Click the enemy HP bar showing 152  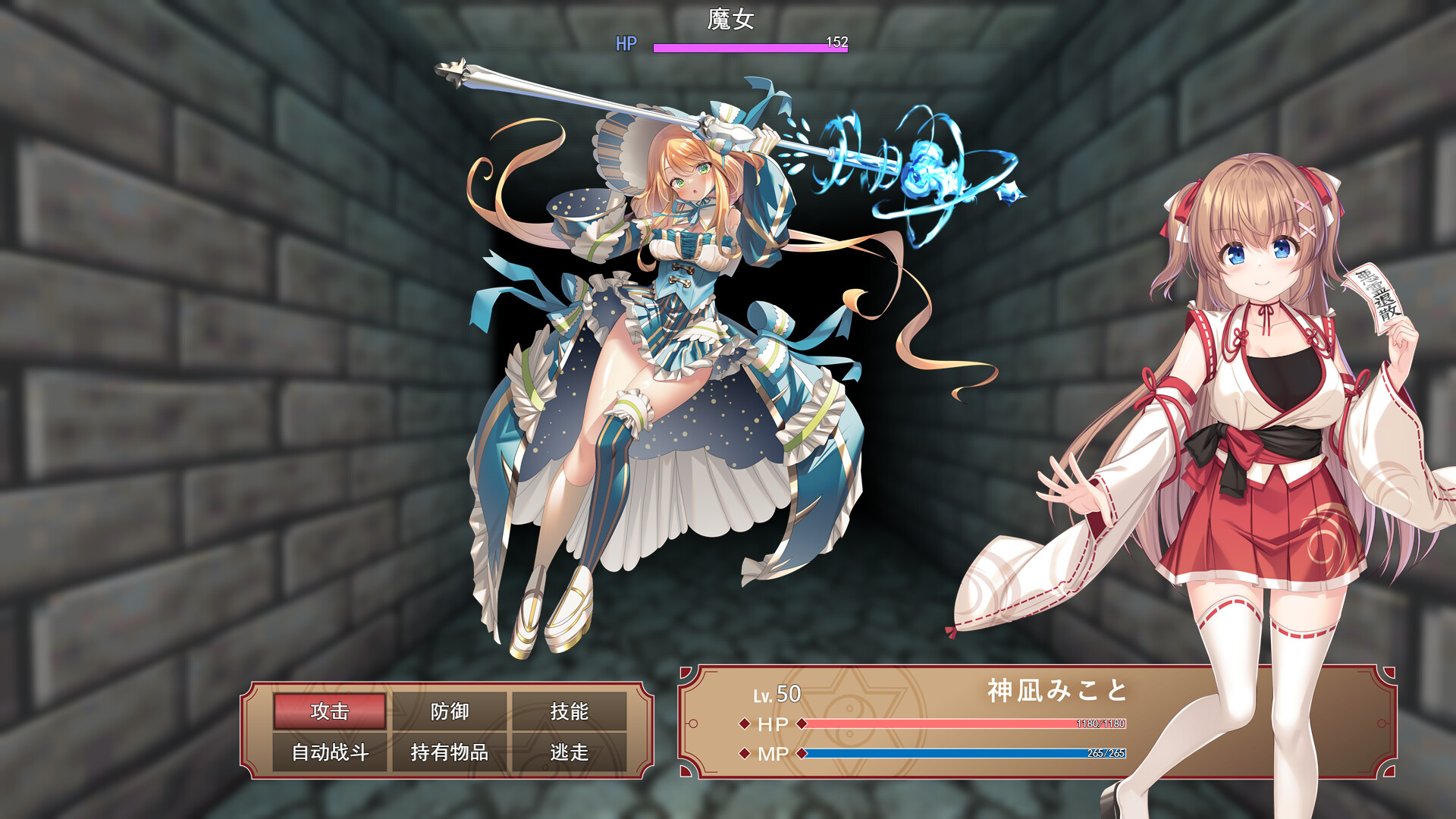coord(751,46)
